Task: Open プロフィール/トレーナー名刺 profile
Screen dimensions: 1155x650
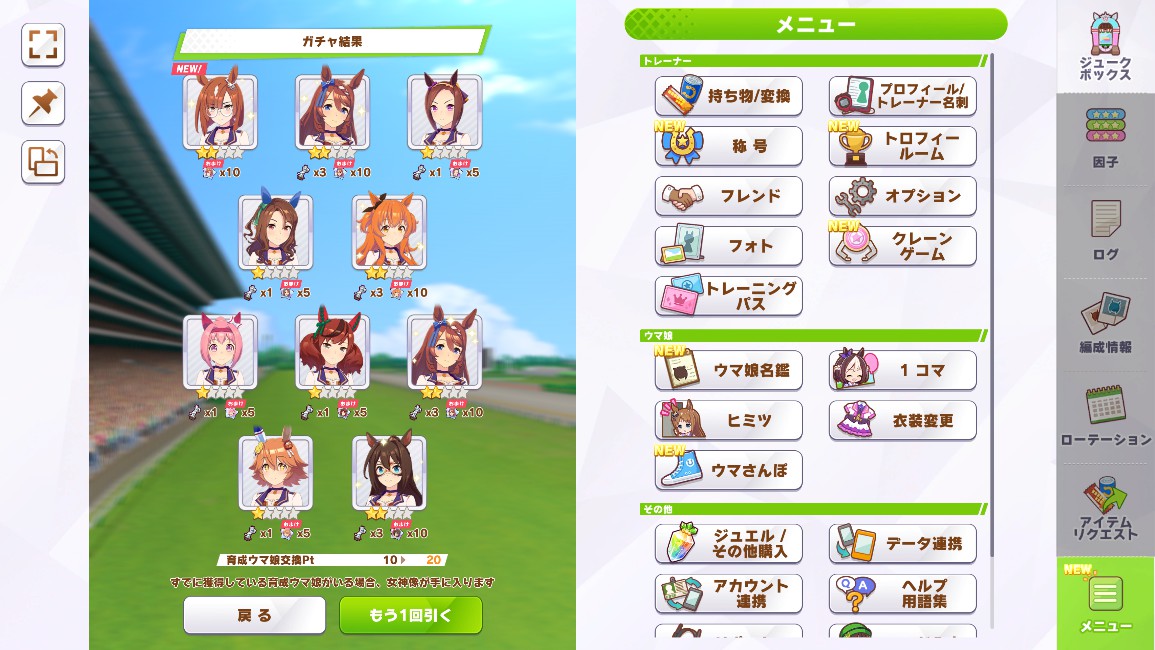Action: [x=903, y=97]
